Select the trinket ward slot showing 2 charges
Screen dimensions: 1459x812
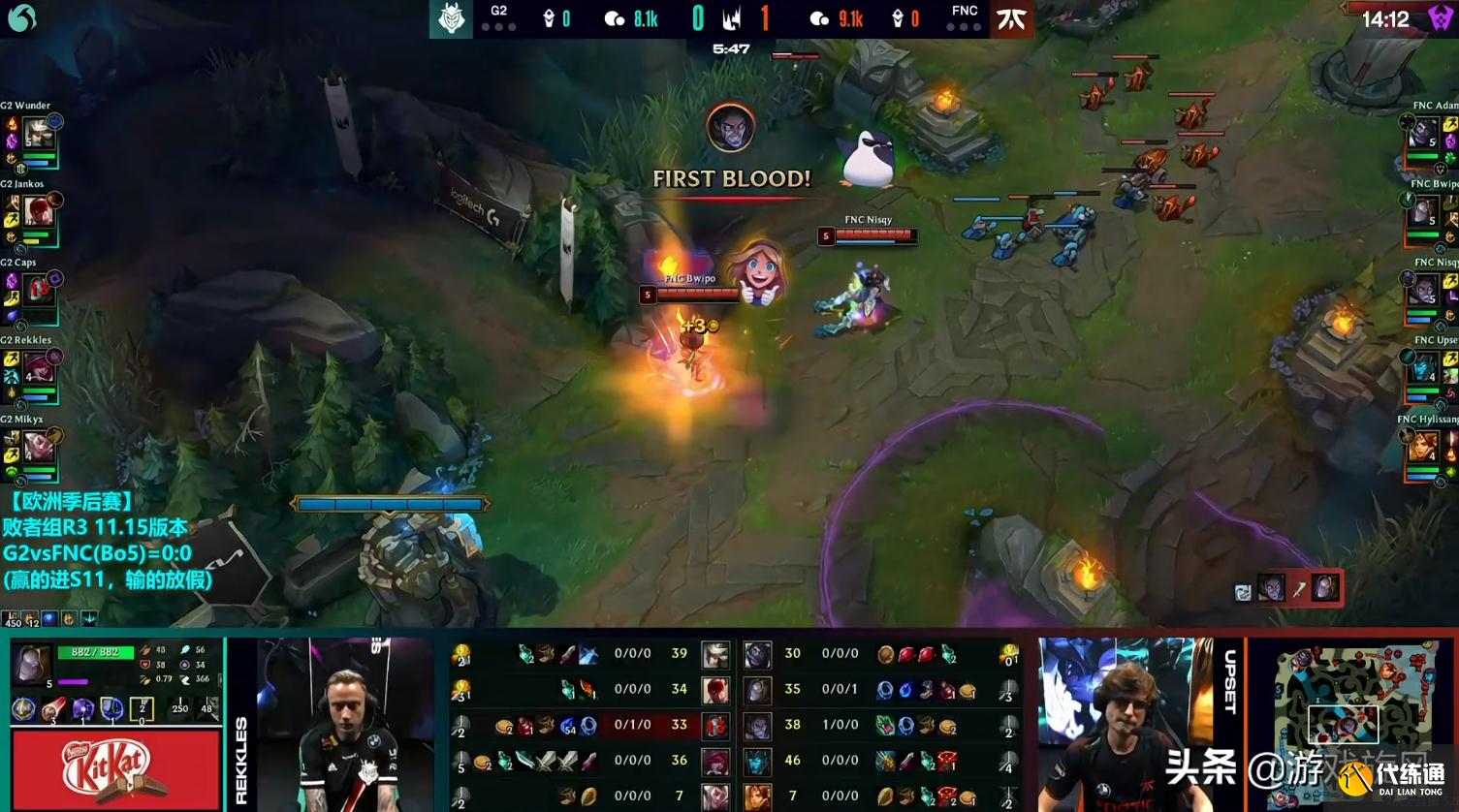[x=142, y=709]
